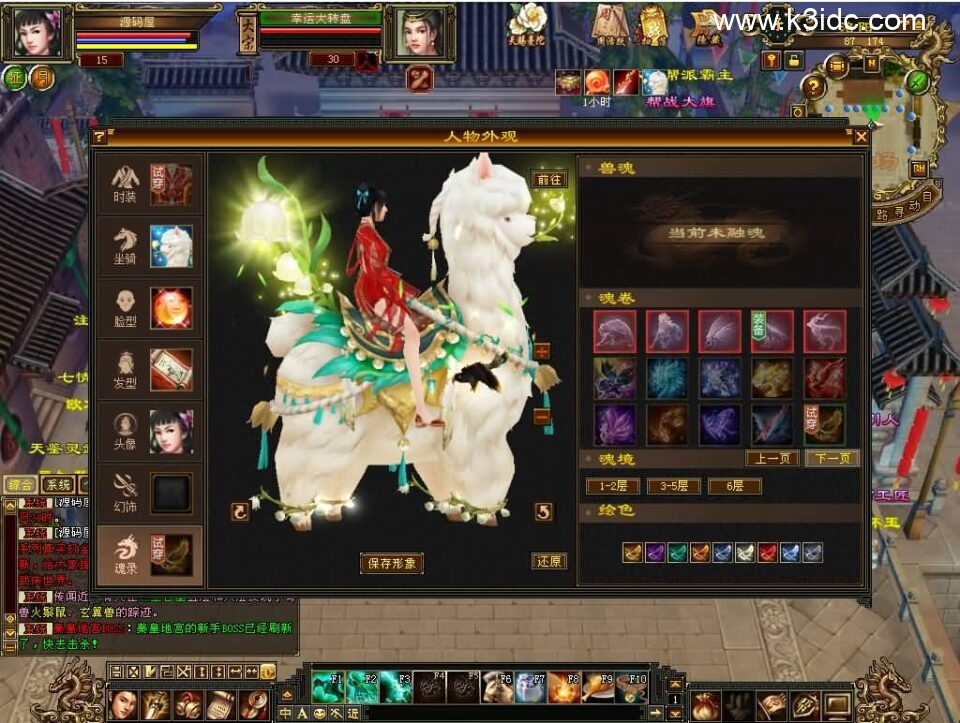Open the 发型 hairstyle category
This screenshot has height=723, width=960.
(x=152, y=369)
